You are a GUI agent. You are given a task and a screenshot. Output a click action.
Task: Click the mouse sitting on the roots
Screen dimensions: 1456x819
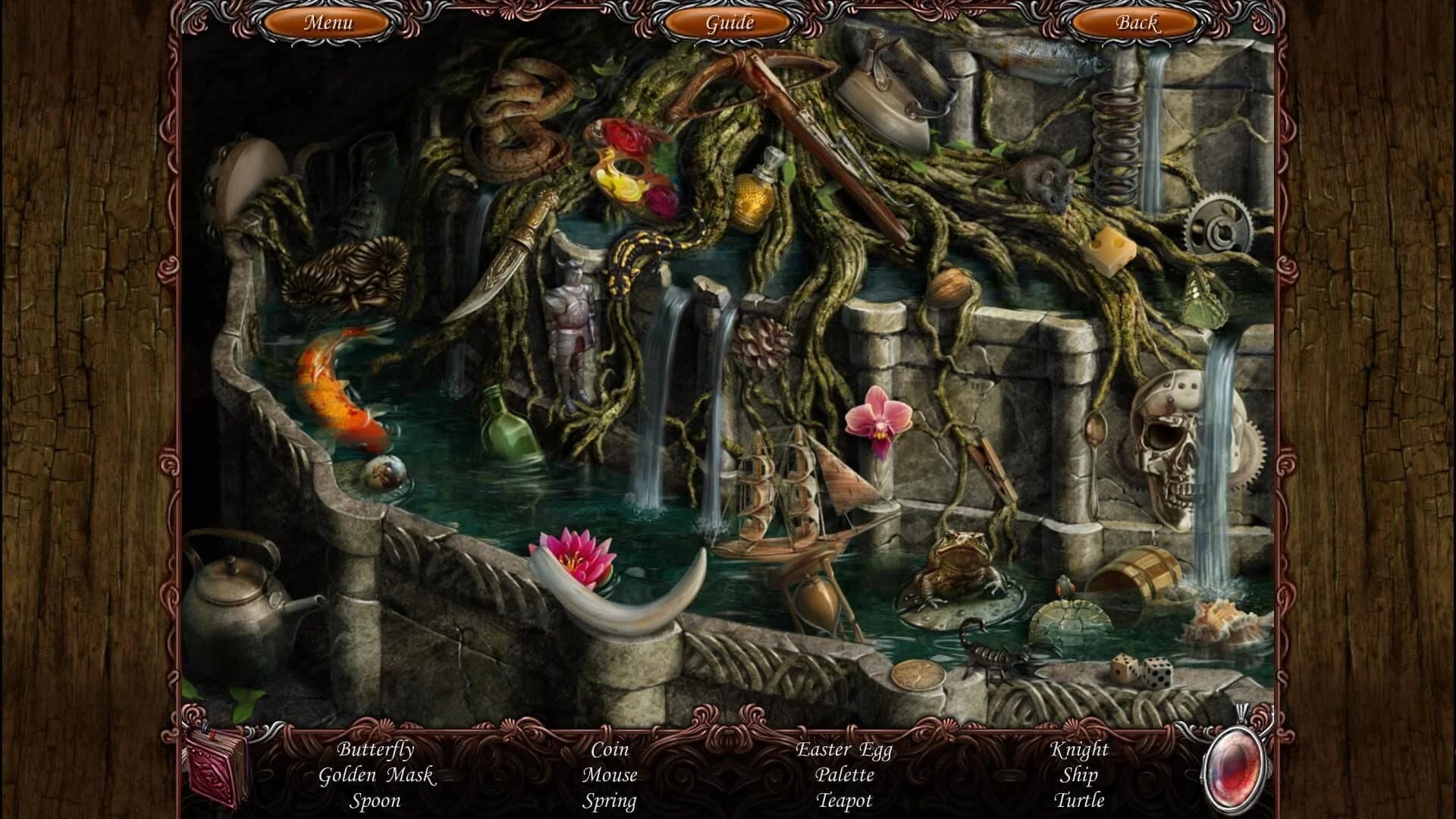tap(1046, 182)
